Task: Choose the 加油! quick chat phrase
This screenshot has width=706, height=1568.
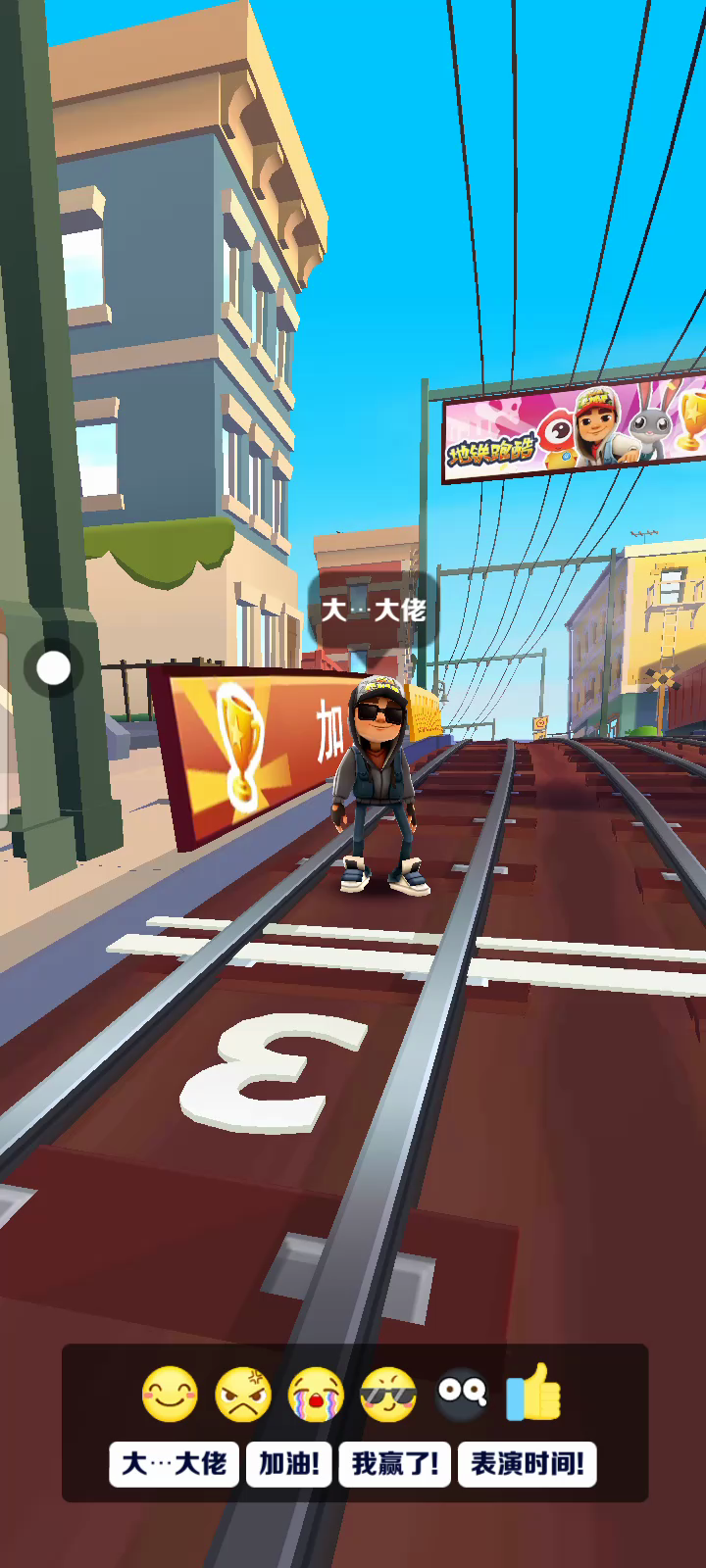Action: coord(289,1464)
